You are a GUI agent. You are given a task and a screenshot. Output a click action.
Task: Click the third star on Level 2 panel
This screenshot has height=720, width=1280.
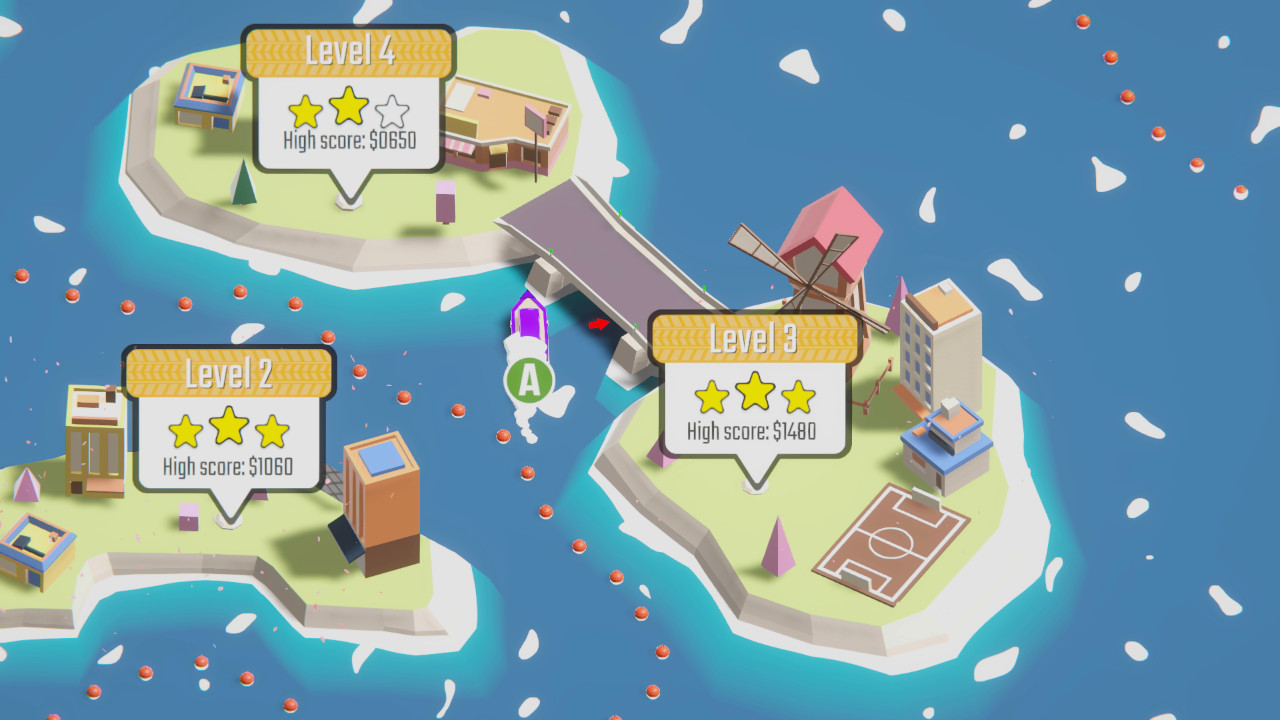point(270,432)
